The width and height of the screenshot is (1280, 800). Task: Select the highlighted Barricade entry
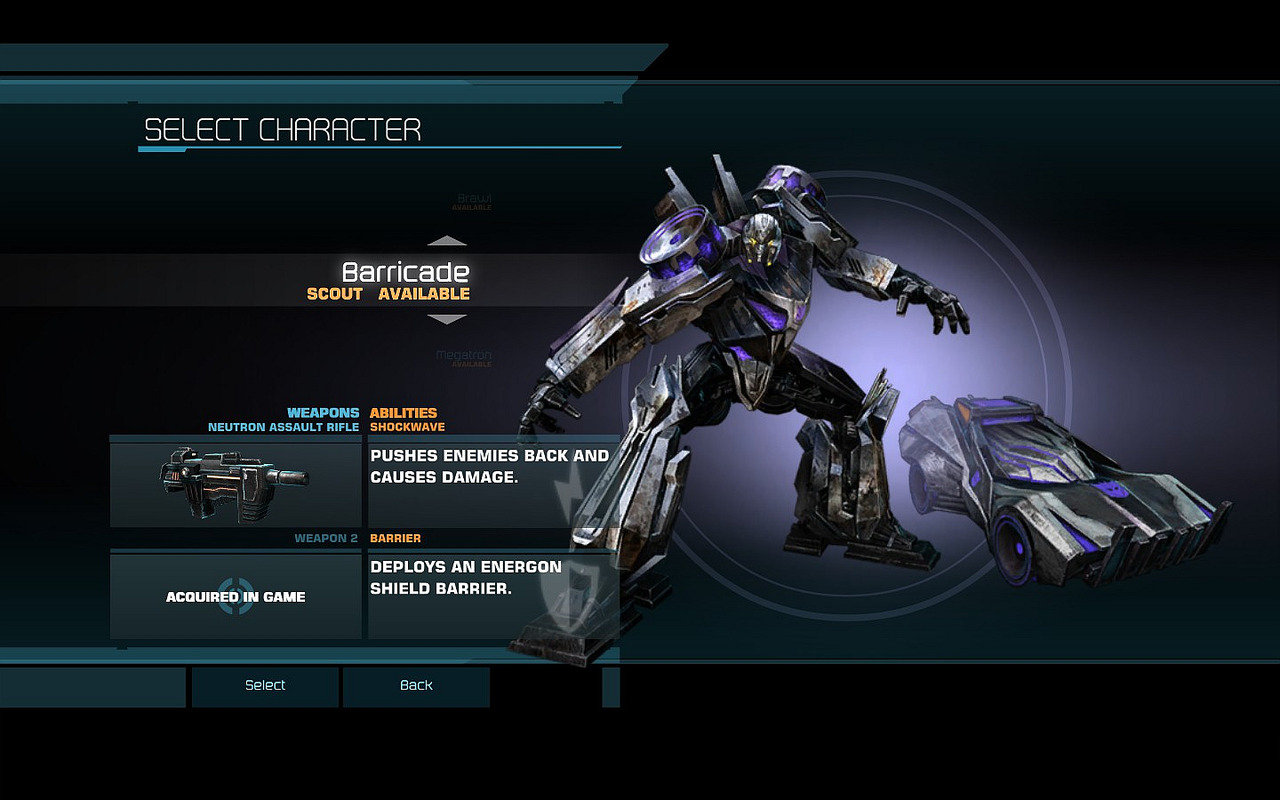click(405, 280)
